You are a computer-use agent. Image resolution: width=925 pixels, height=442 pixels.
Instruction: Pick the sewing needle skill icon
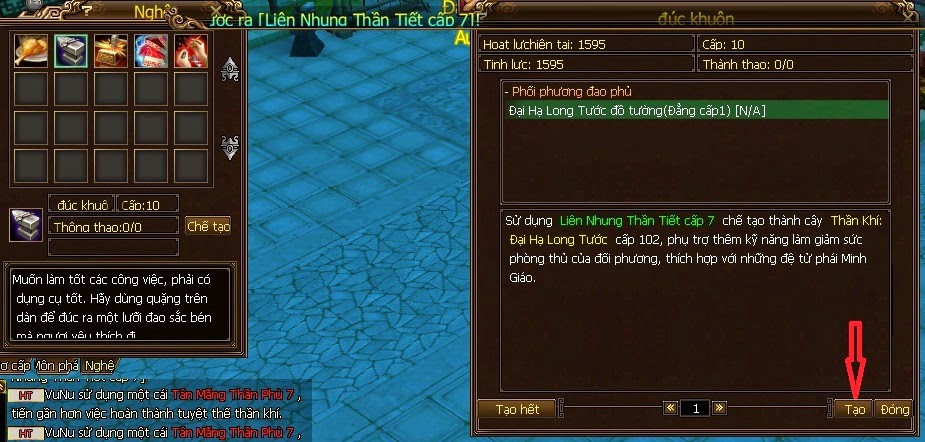click(x=189, y=49)
